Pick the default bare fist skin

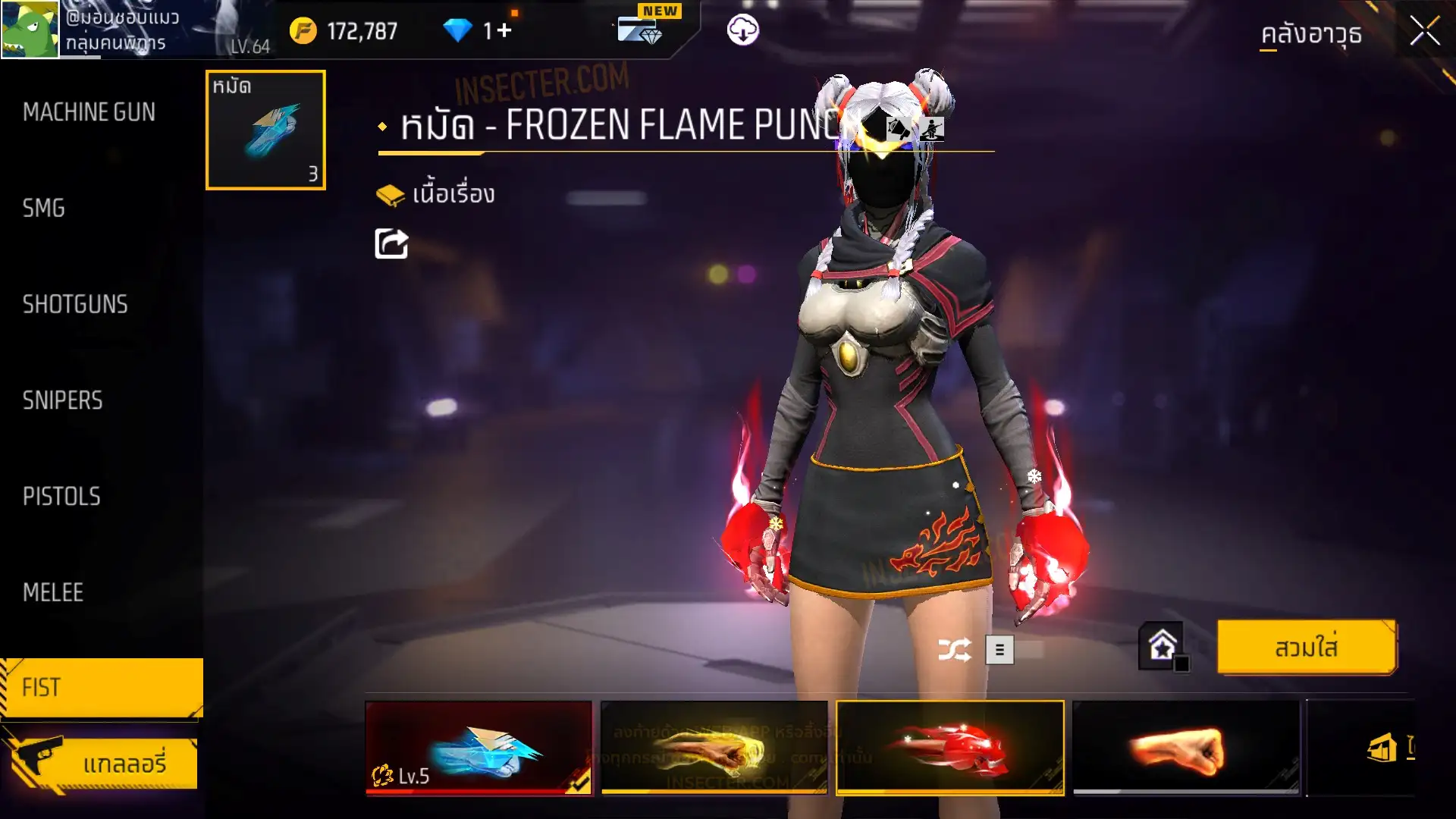[x=1185, y=748]
